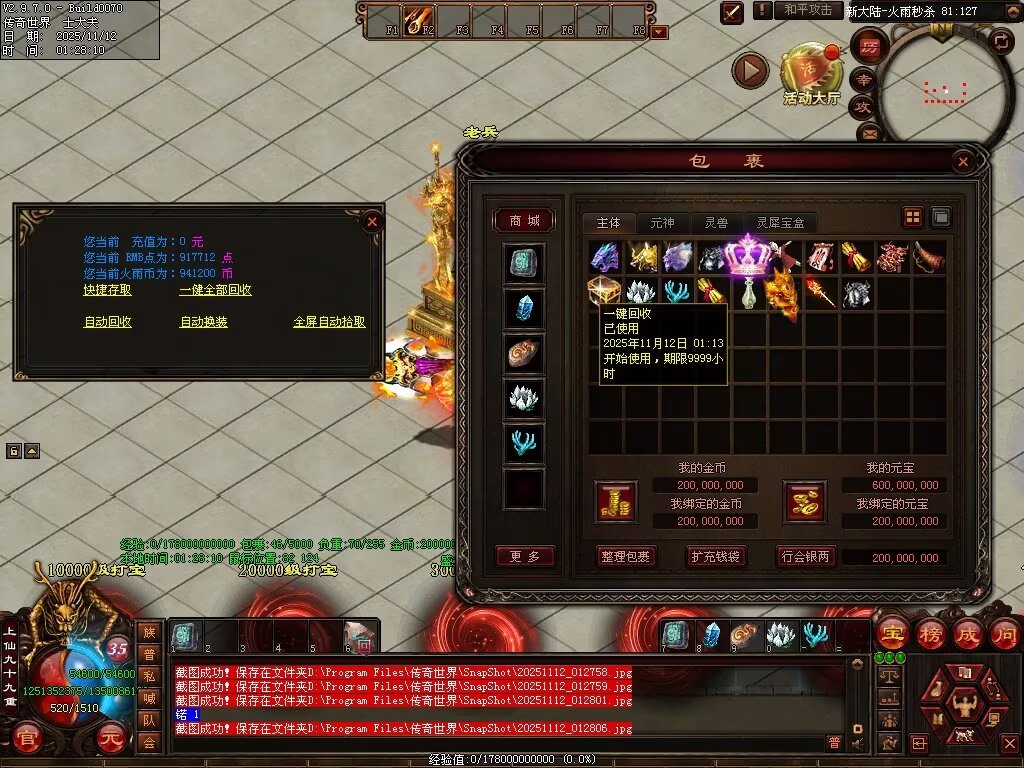Toggle the 和平攻击 attack mode button

808,10
